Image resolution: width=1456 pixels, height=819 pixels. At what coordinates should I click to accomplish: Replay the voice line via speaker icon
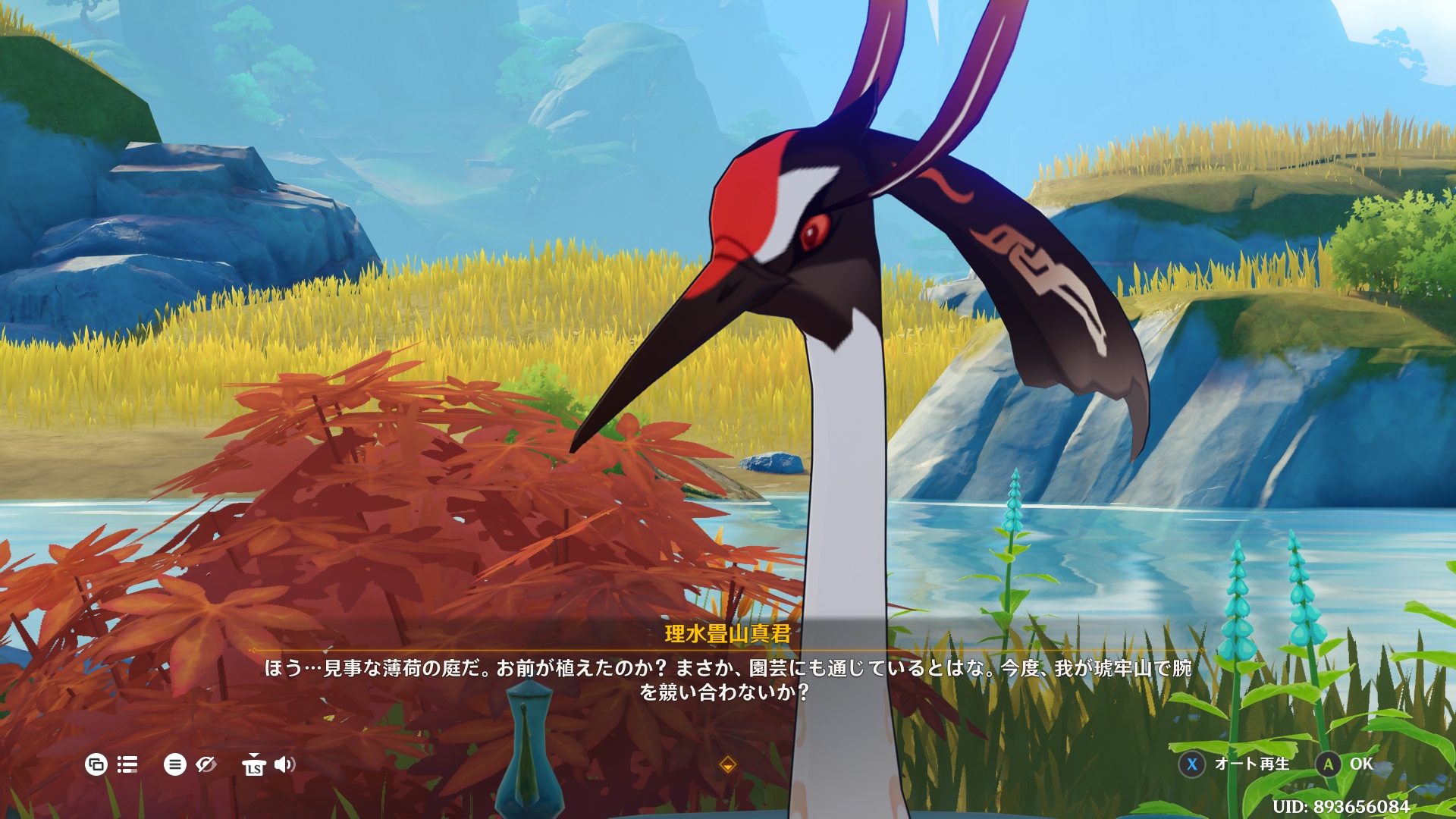tap(284, 764)
